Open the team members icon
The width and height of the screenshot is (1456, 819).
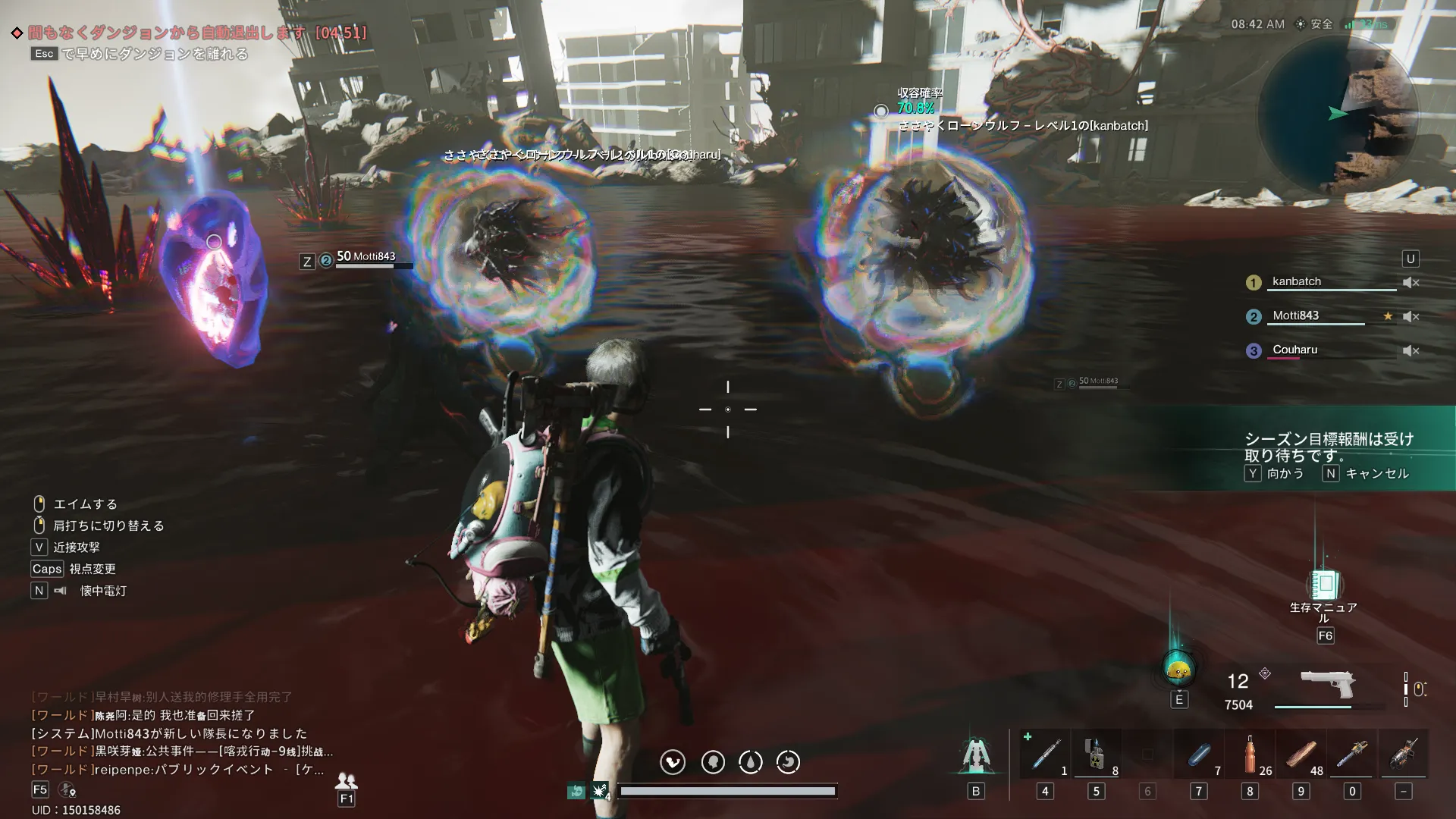tap(347, 780)
